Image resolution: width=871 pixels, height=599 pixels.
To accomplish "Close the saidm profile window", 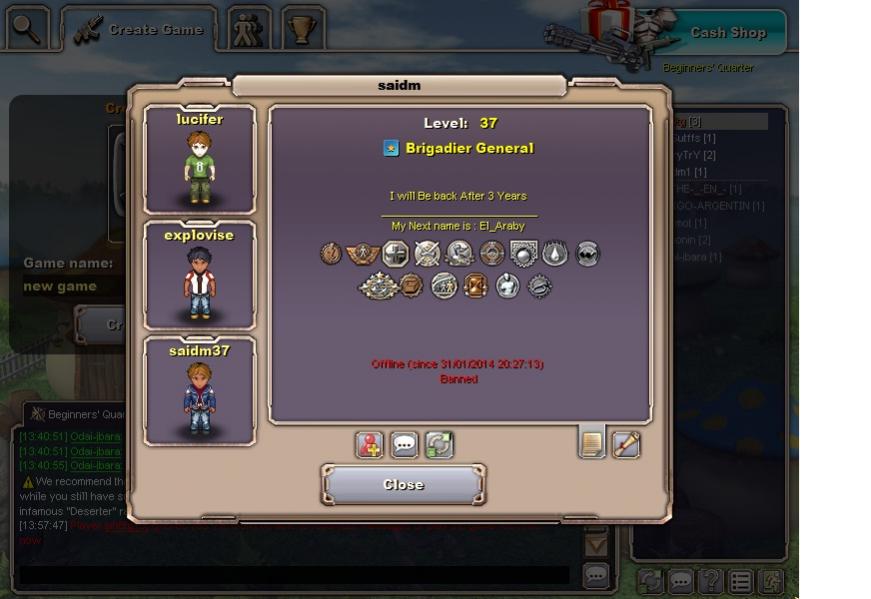I will click(x=403, y=485).
